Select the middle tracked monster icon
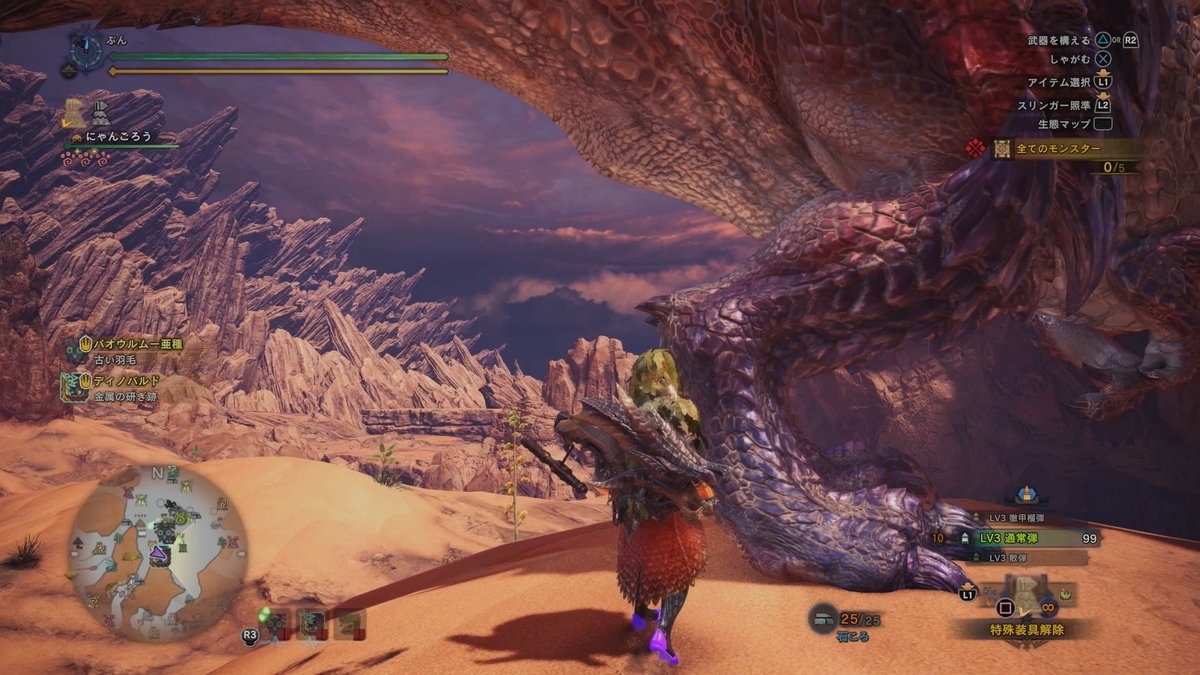Screen dimensions: 1200x675 click(x=312, y=623)
